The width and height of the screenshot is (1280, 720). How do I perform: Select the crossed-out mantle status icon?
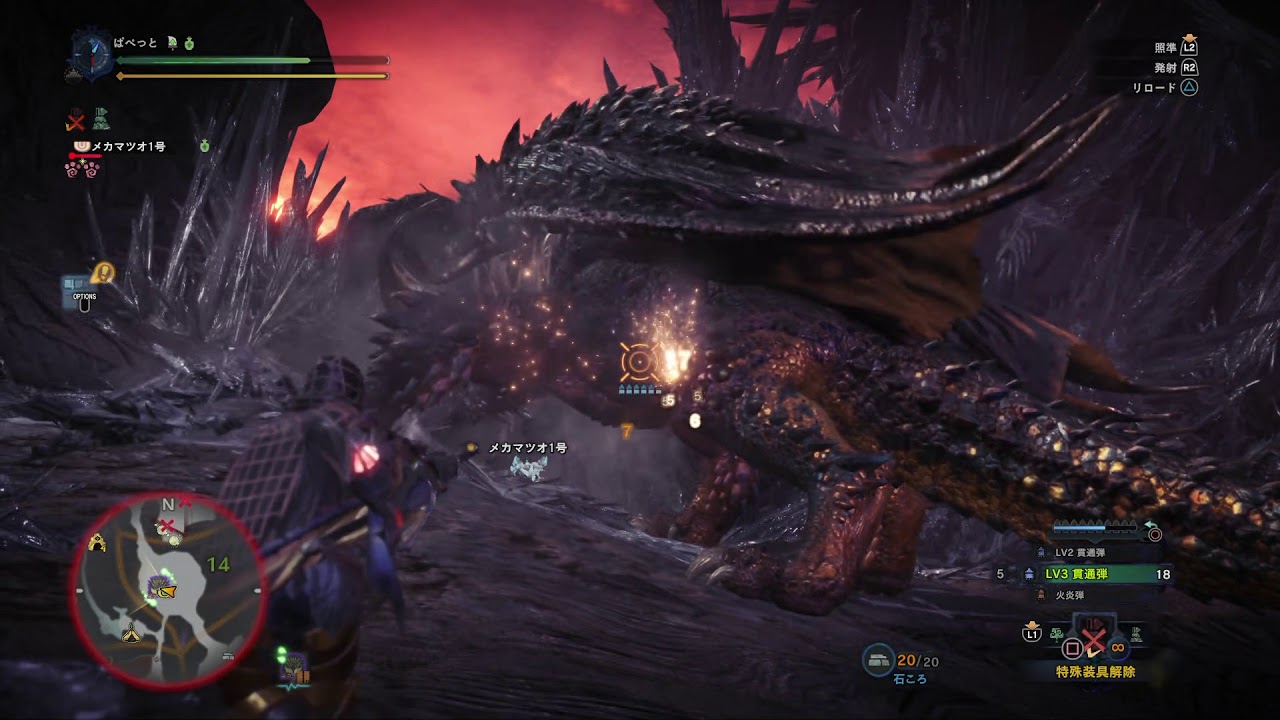tap(76, 121)
